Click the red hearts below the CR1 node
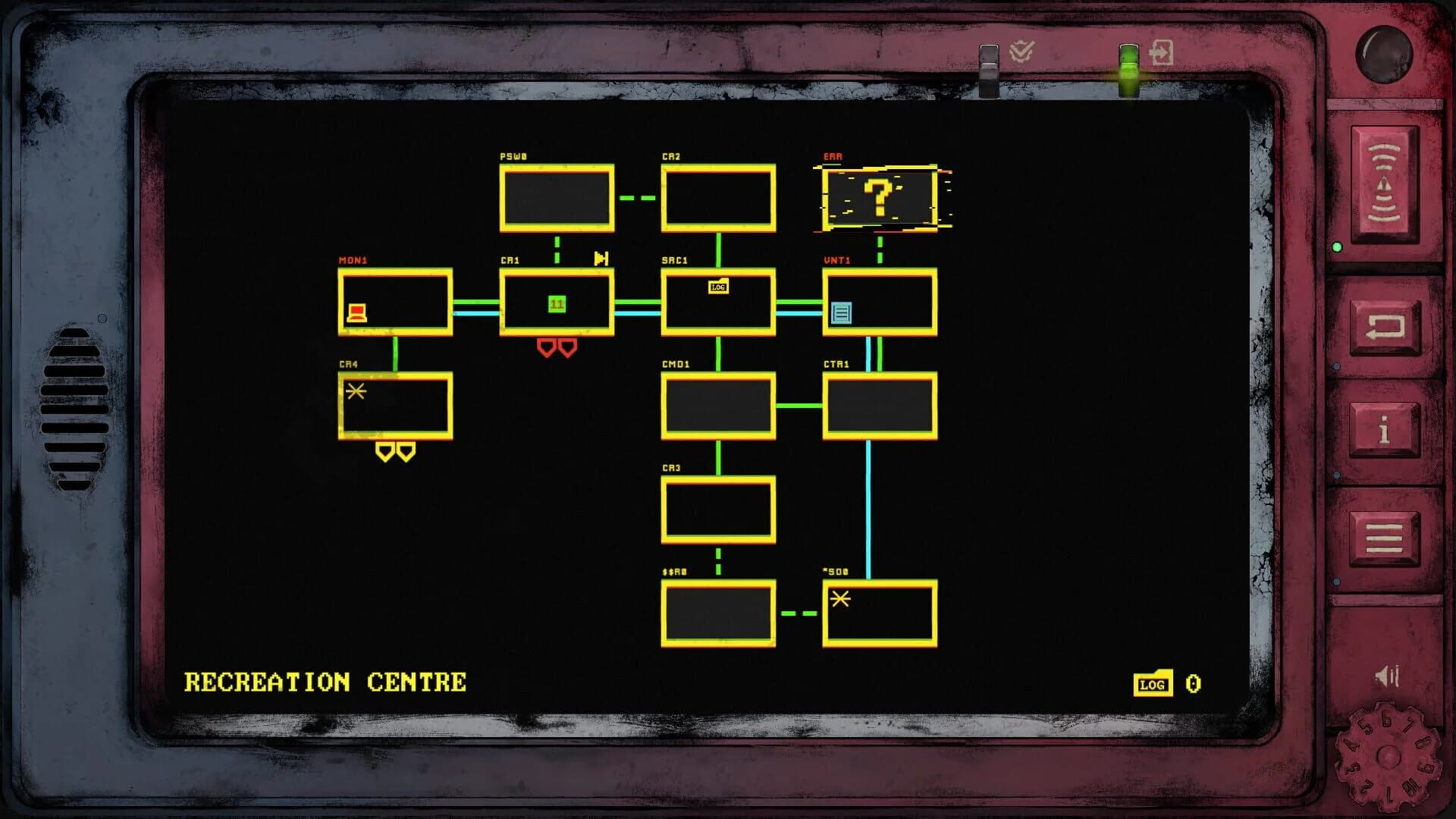The width and height of the screenshot is (1456, 819). [557, 348]
